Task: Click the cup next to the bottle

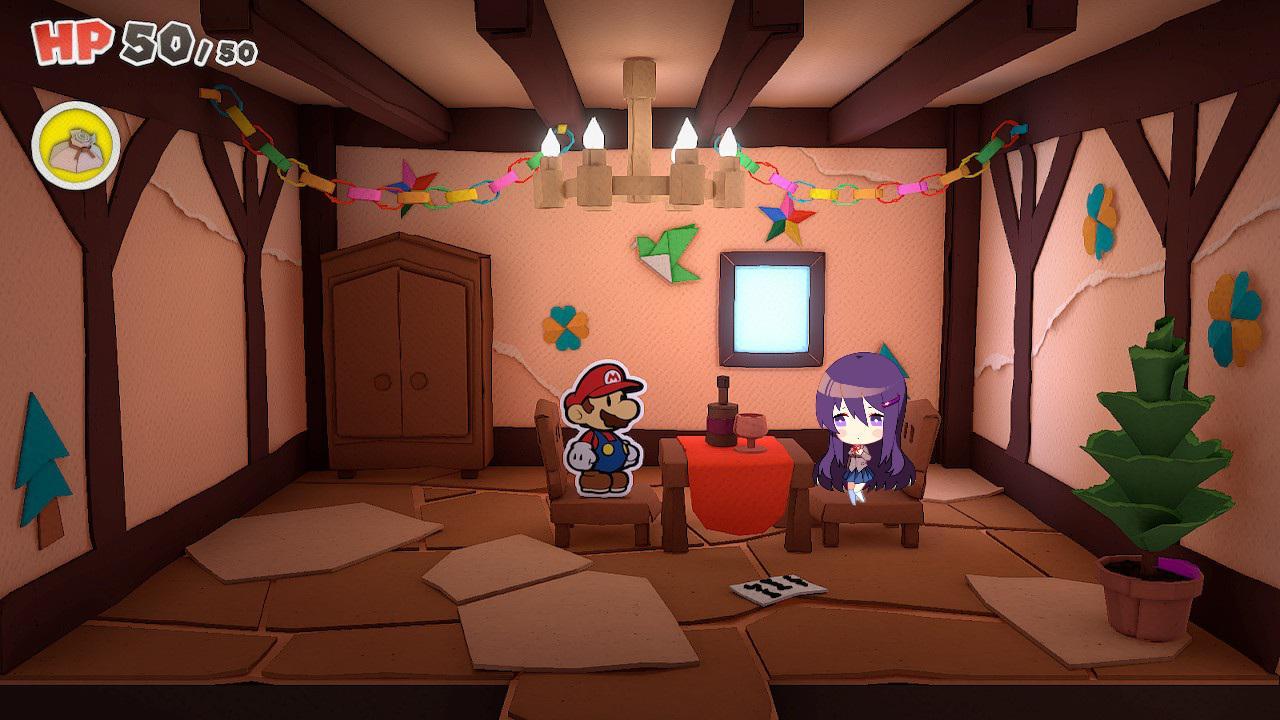Action: pos(752,430)
